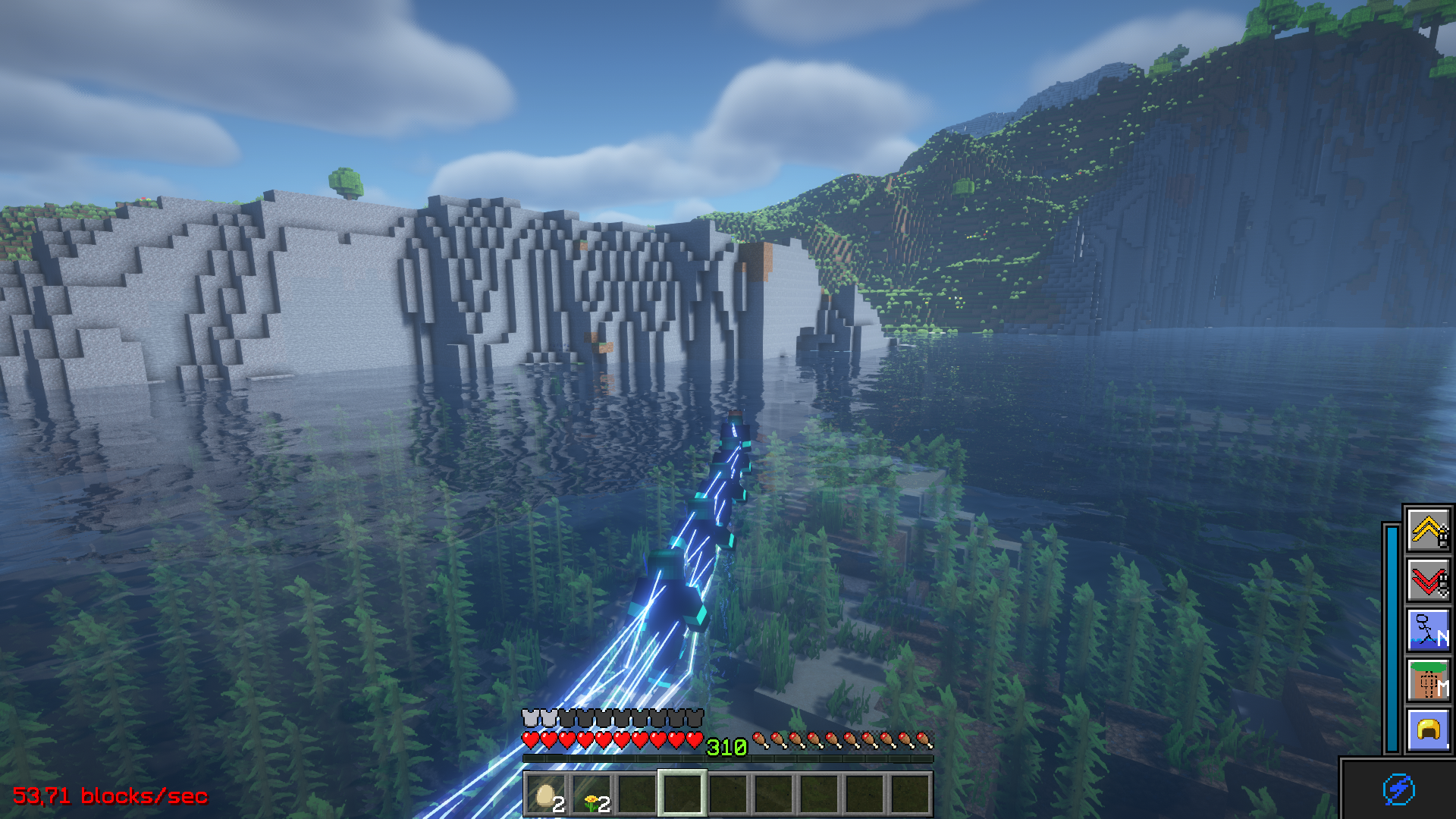The width and height of the screenshot is (1456, 819).
Task: Activate the red double down-arrow ability
Action: (x=1428, y=580)
